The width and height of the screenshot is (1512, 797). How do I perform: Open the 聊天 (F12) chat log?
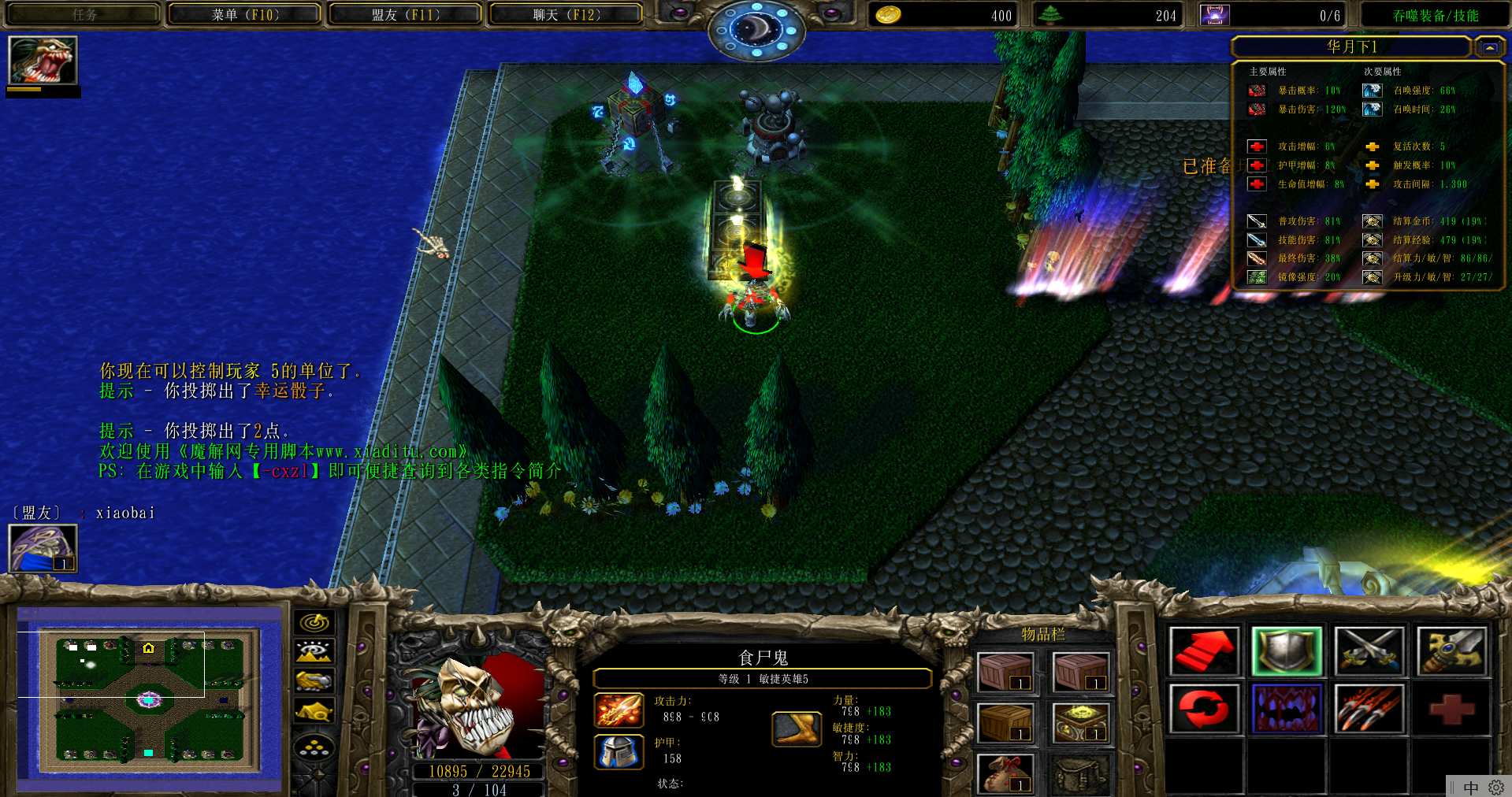pyautogui.click(x=566, y=14)
